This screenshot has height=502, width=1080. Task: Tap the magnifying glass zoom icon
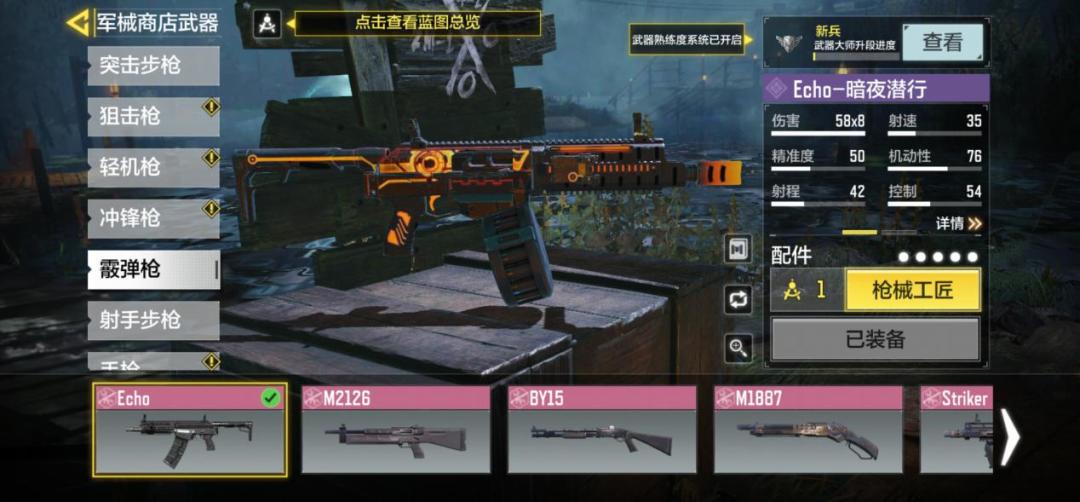pyautogui.click(x=738, y=348)
